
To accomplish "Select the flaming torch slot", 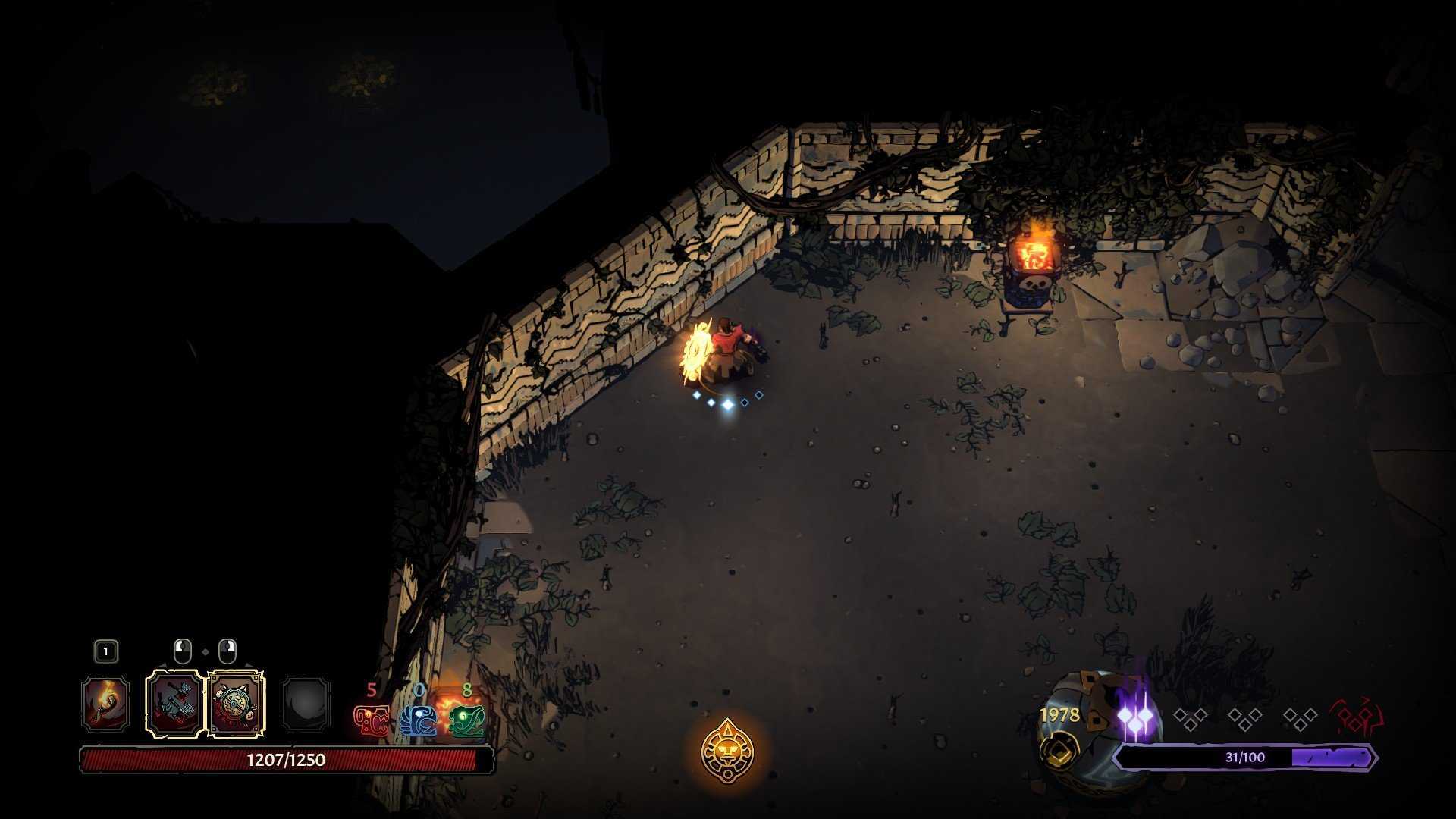I will [x=105, y=704].
